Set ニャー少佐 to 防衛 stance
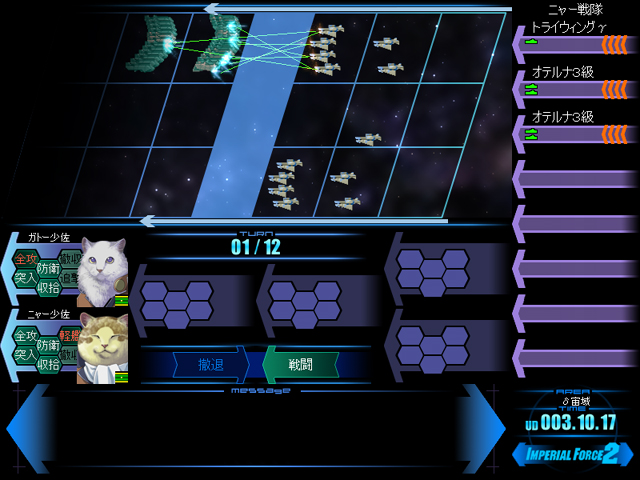This screenshot has width=640, height=480. (48, 344)
